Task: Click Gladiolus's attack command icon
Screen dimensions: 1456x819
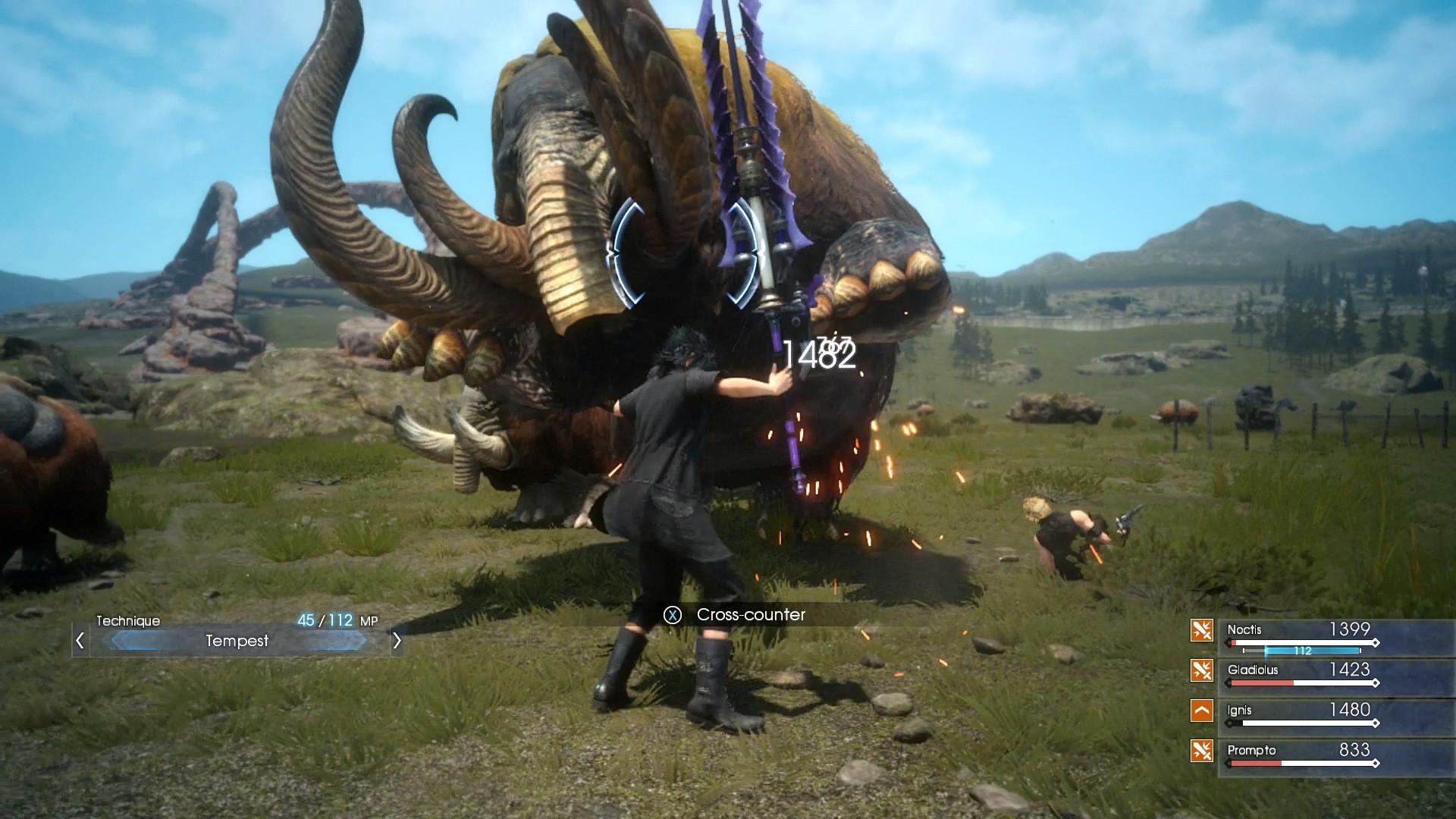Action: point(1201,672)
